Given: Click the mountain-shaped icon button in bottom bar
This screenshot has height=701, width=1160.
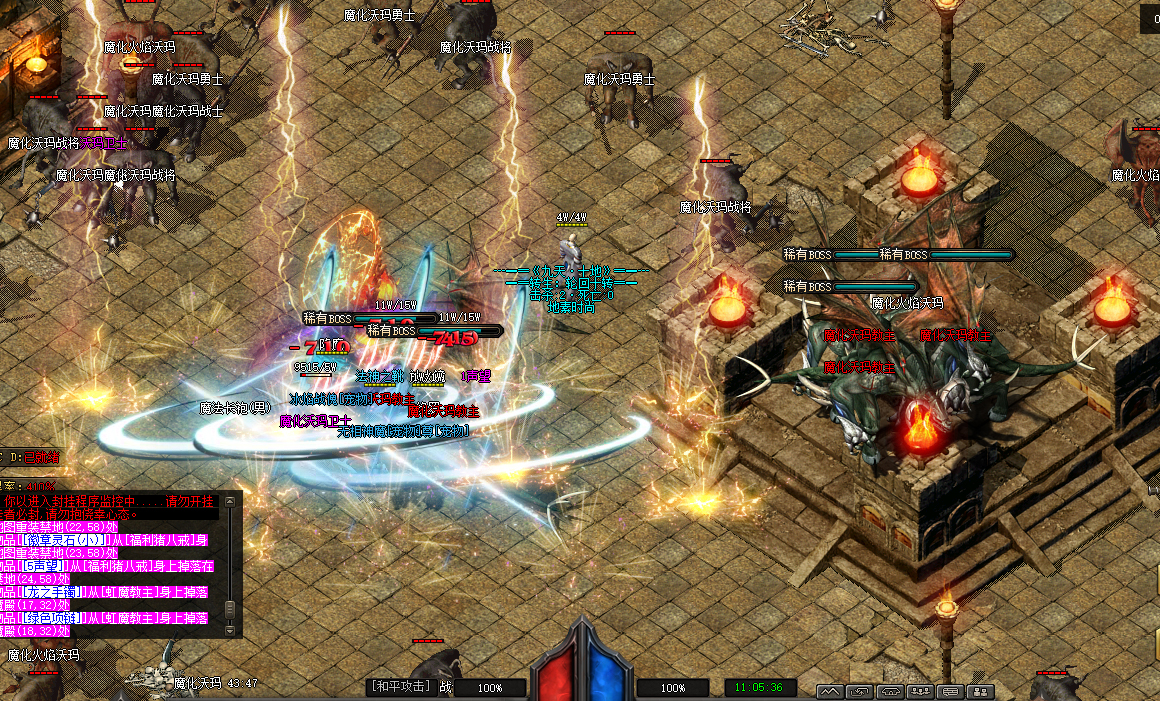Looking at the screenshot, I should tap(830, 691).
